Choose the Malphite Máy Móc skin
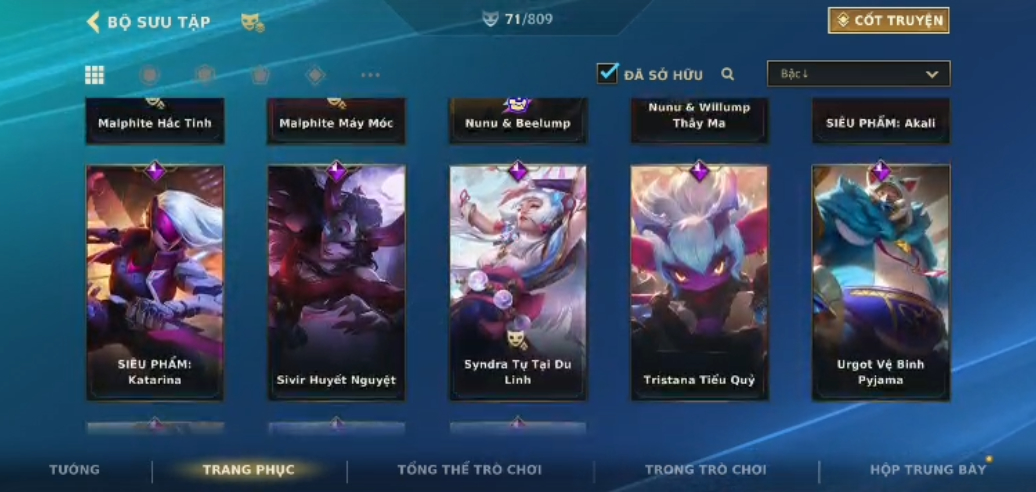The width and height of the screenshot is (1036, 492). pyautogui.click(x=336, y=121)
